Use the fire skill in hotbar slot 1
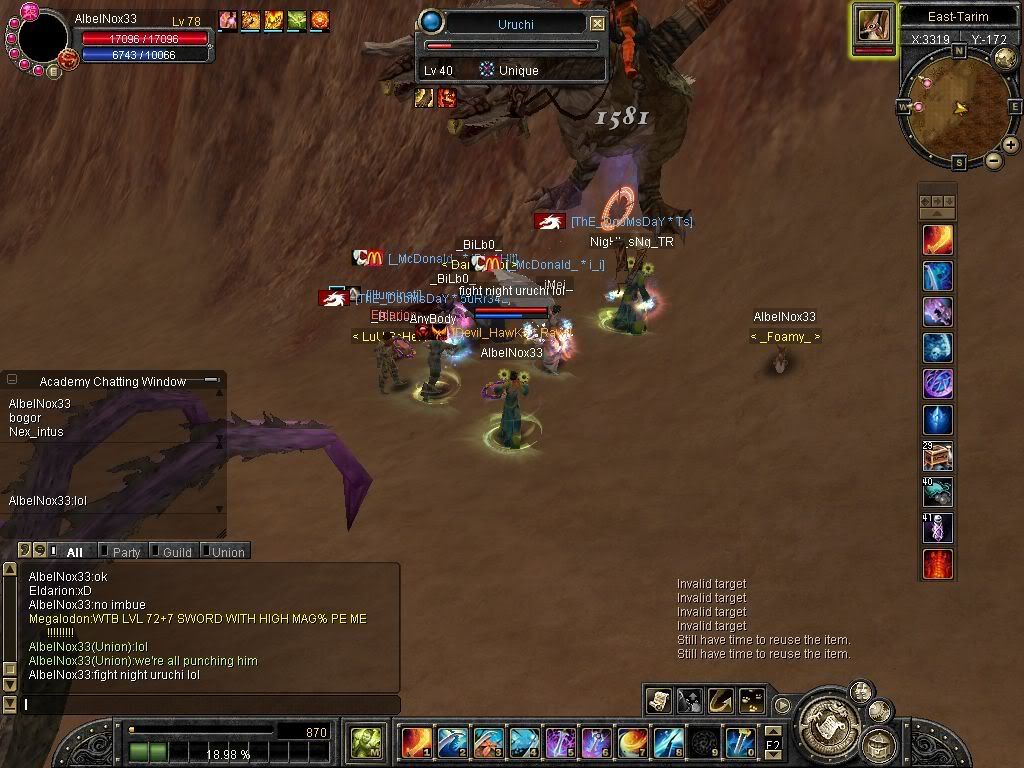Image resolution: width=1024 pixels, height=768 pixels. pos(416,743)
